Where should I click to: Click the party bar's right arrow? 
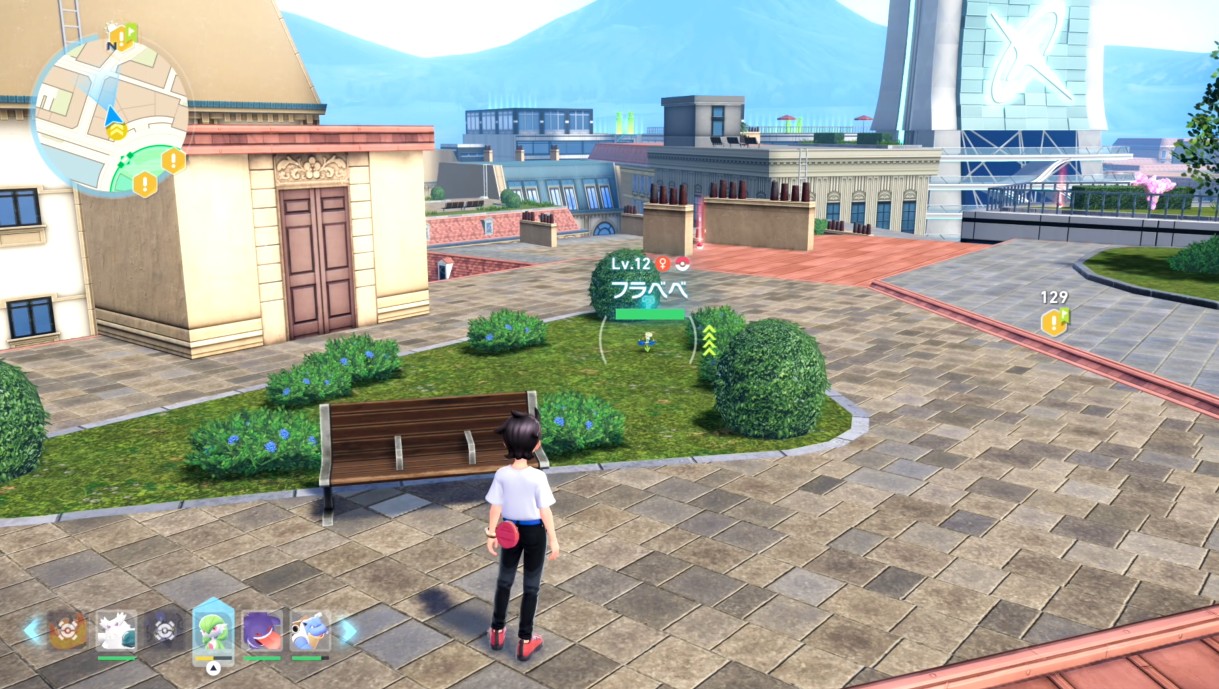(x=345, y=630)
